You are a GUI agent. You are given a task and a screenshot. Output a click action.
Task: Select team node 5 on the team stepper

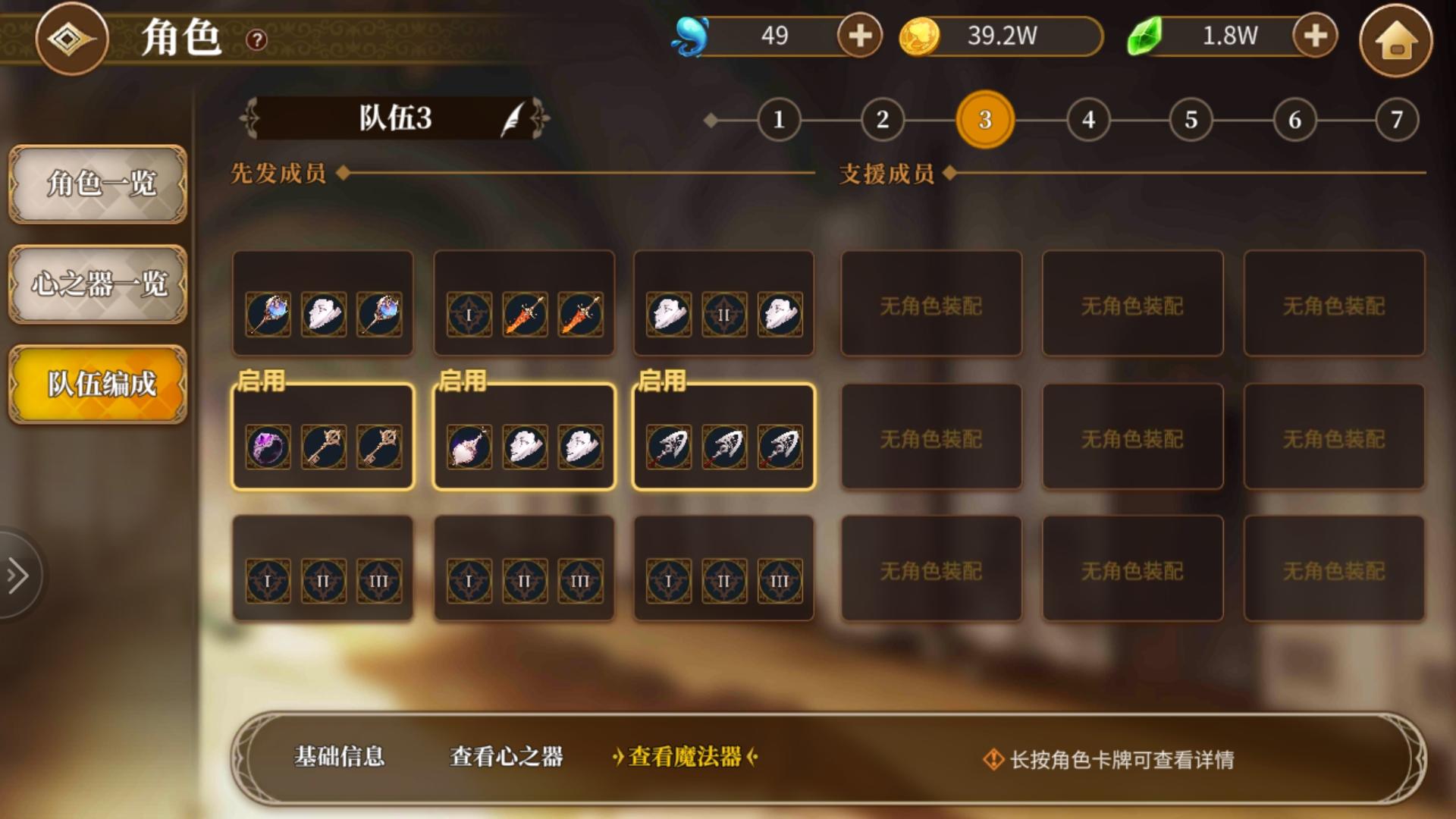coord(1191,120)
